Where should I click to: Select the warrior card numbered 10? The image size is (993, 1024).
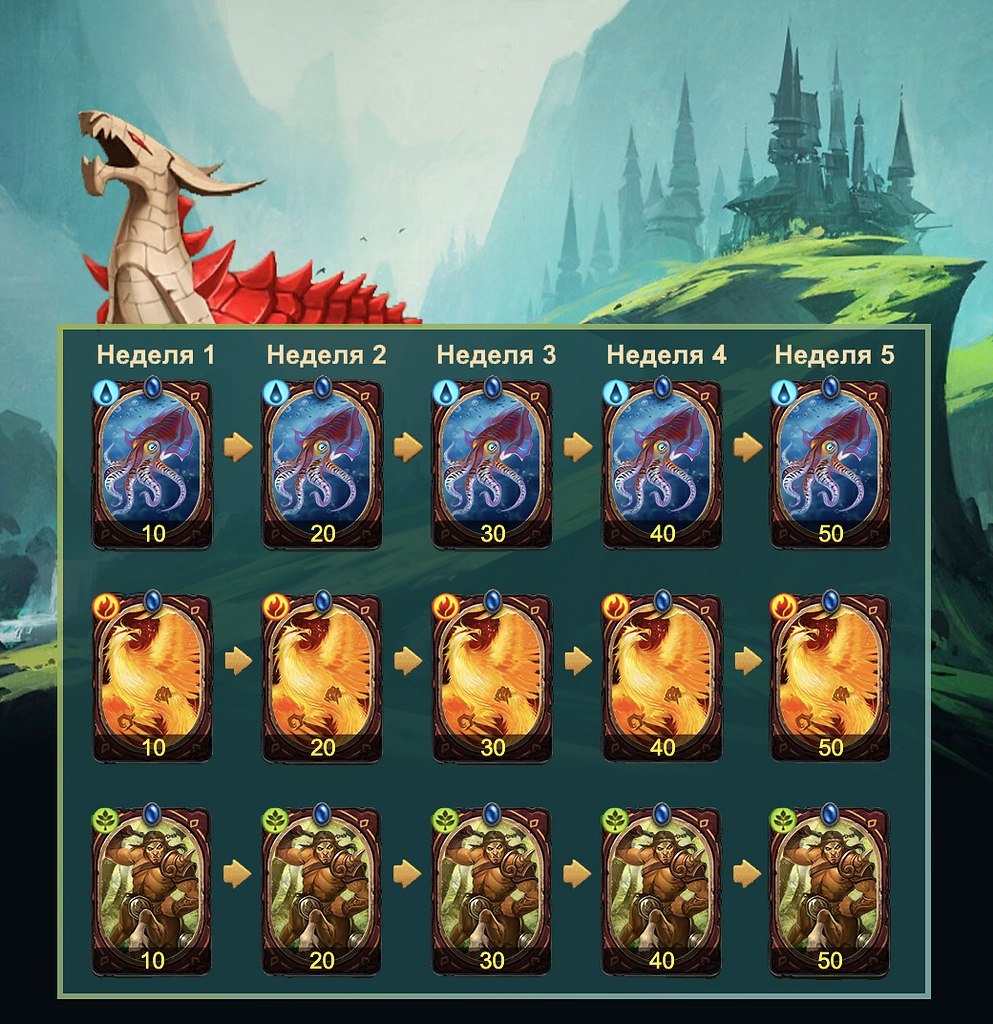click(153, 892)
